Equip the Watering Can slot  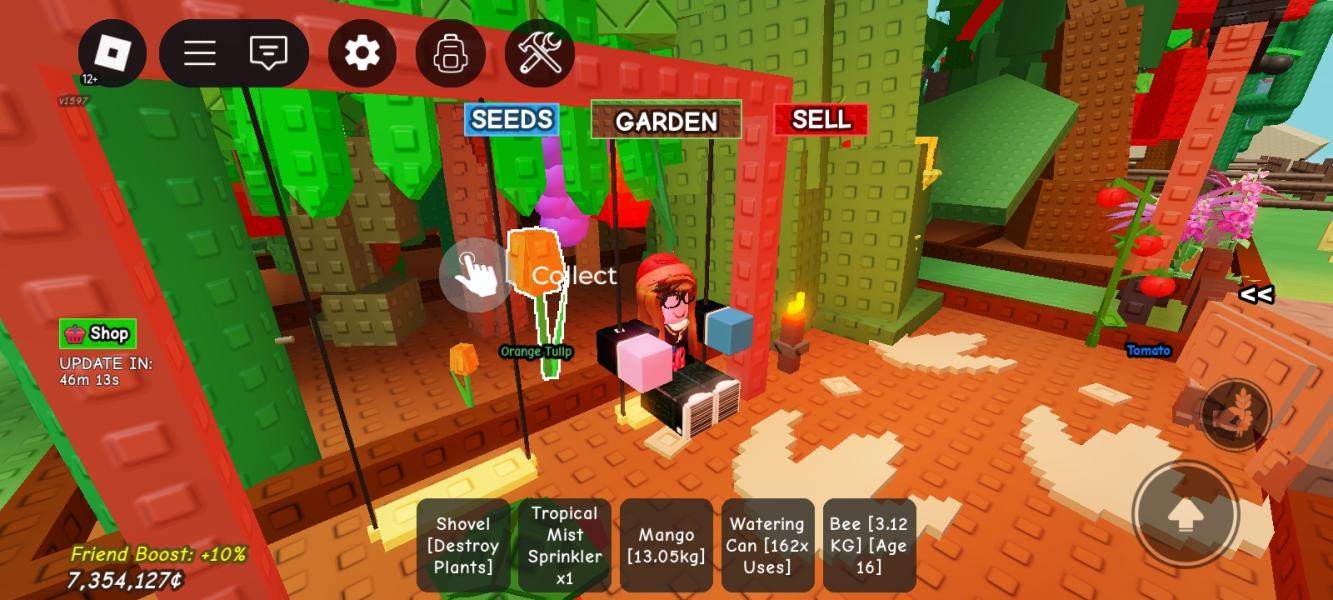(x=767, y=545)
